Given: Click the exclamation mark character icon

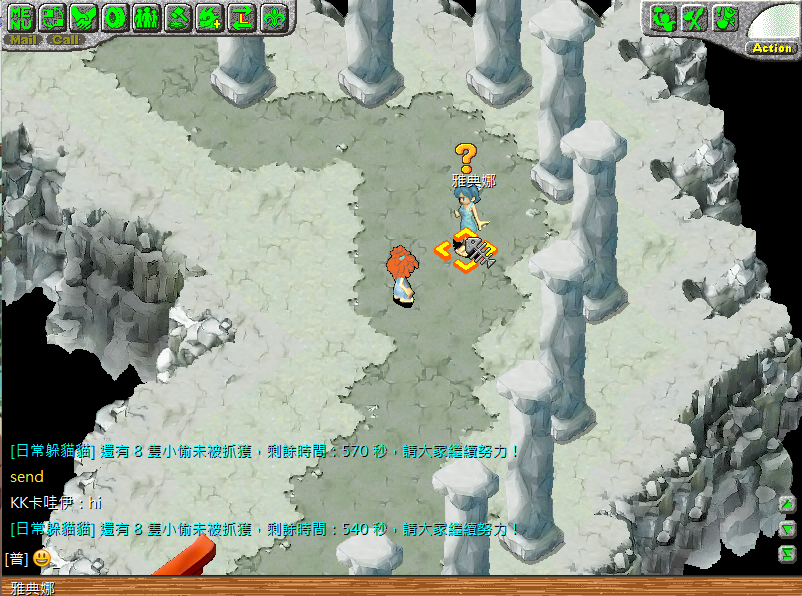Looking at the screenshot, I should pyautogui.click(x=726, y=17).
